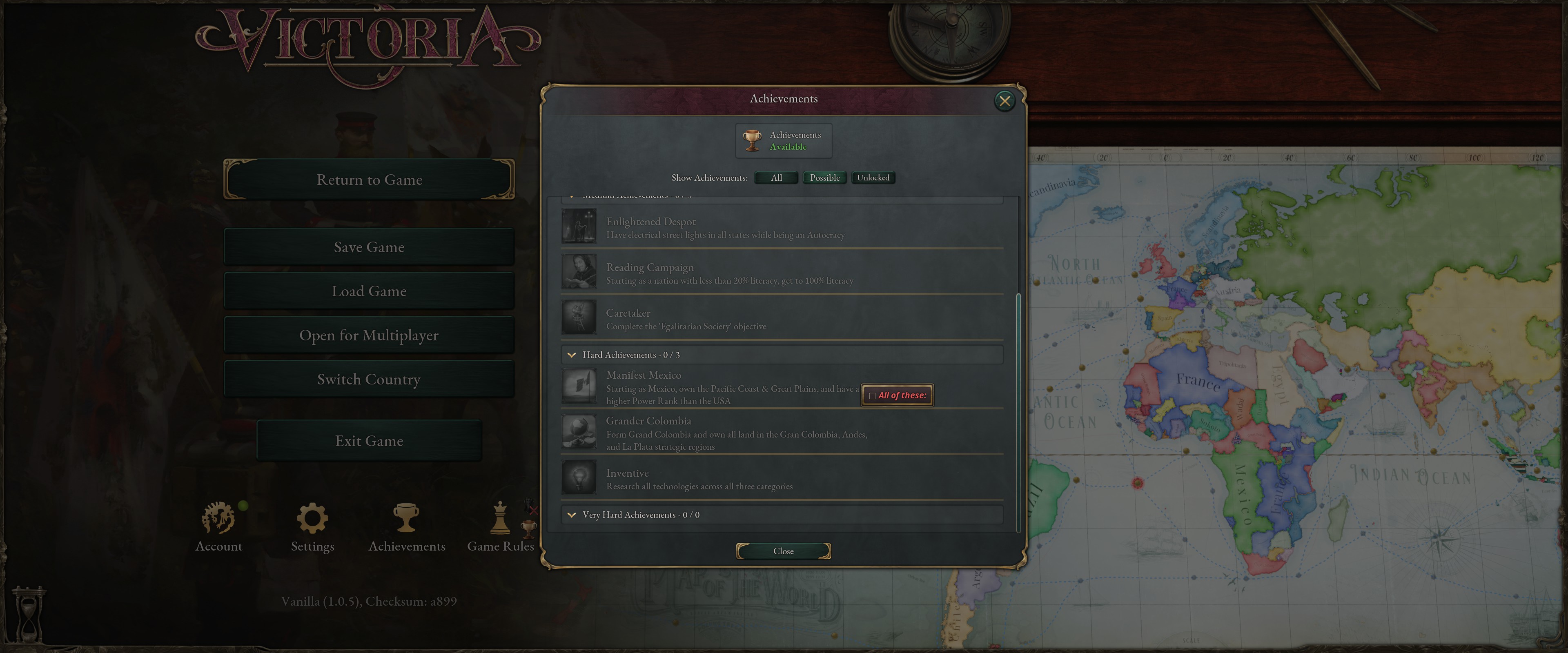Switch filter to Unlocked achievements

point(873,178)
